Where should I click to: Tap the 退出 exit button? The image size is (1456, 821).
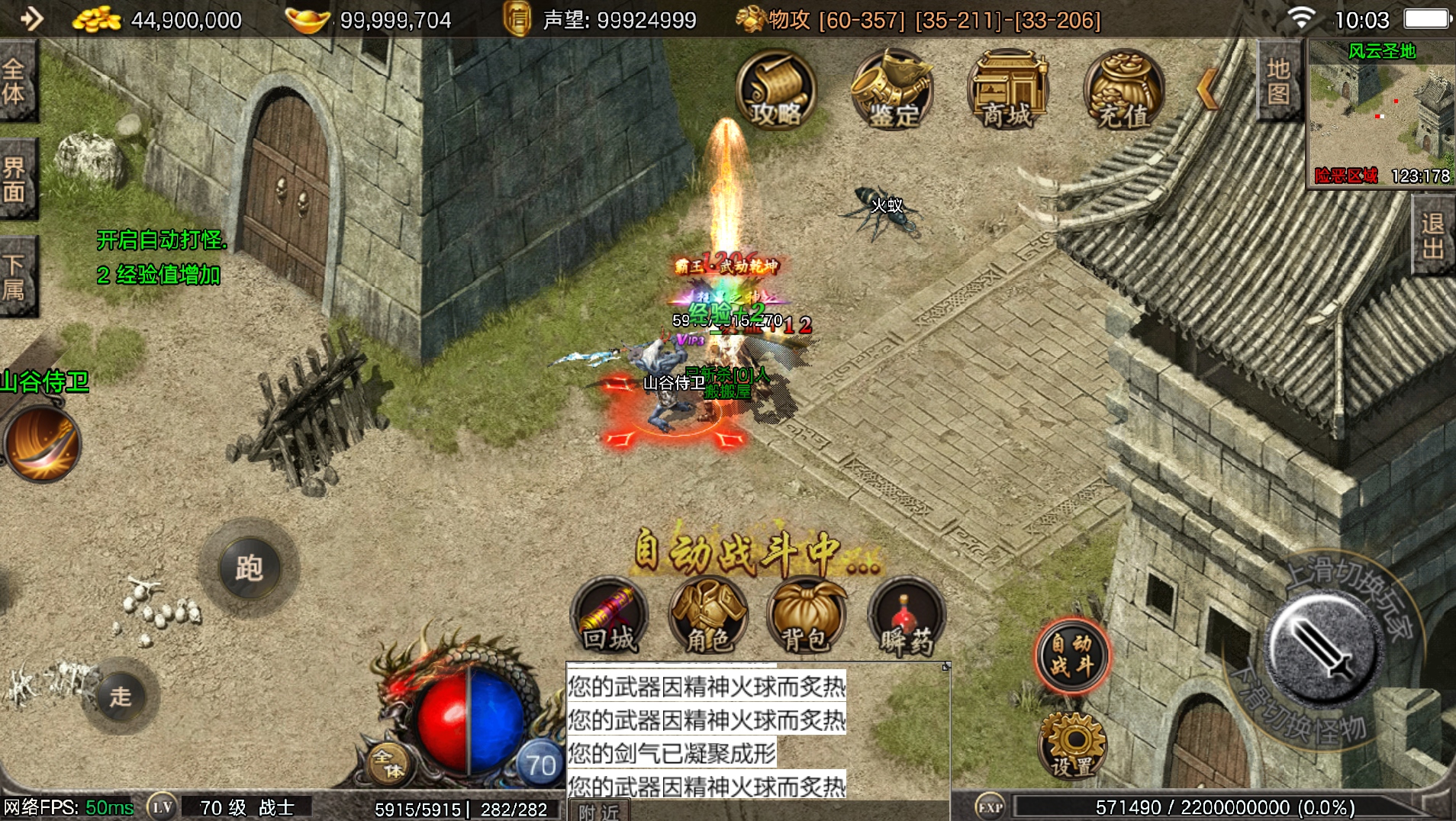[x=1433, y=236]
